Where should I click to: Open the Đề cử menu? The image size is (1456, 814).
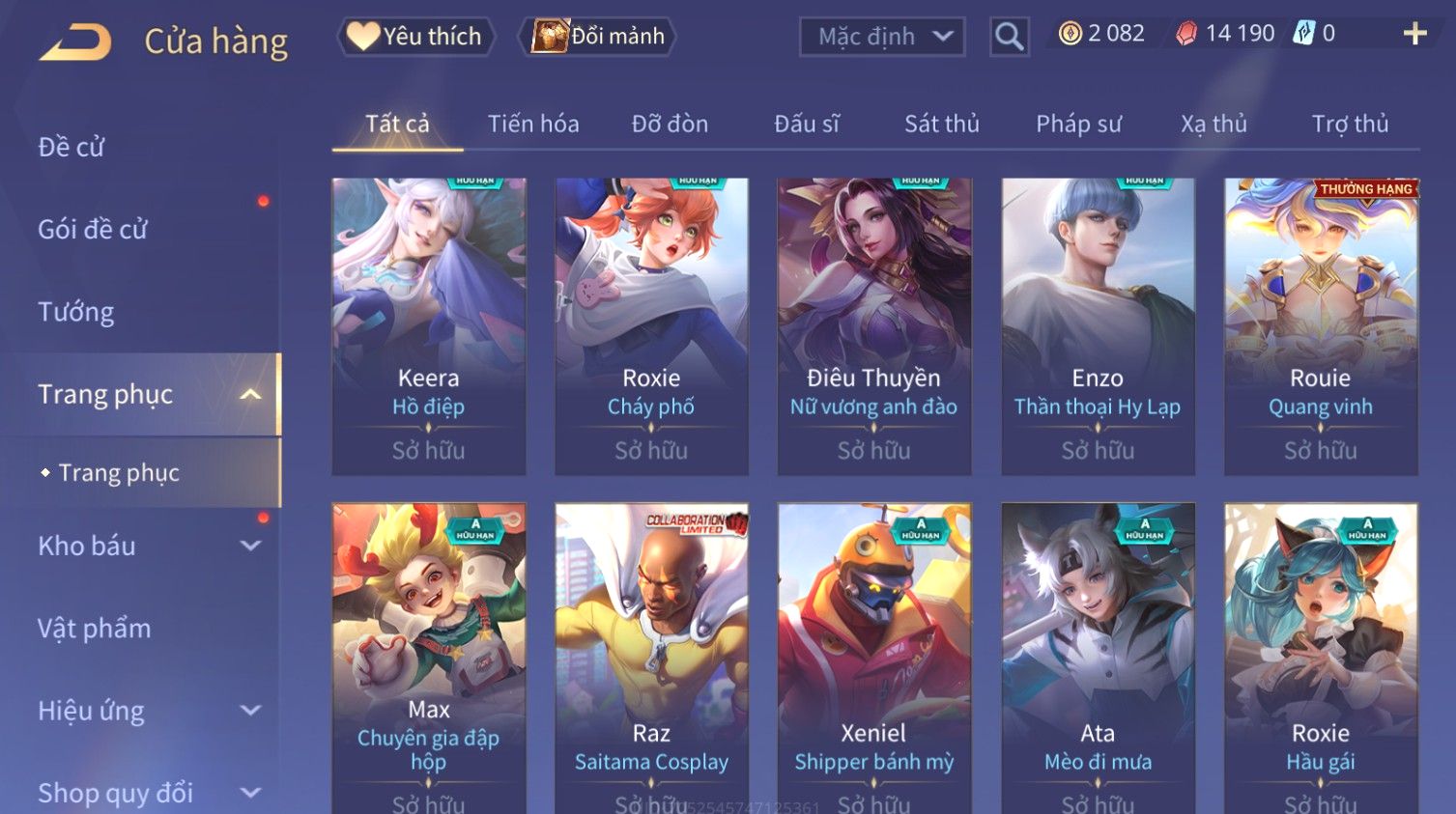71,147
